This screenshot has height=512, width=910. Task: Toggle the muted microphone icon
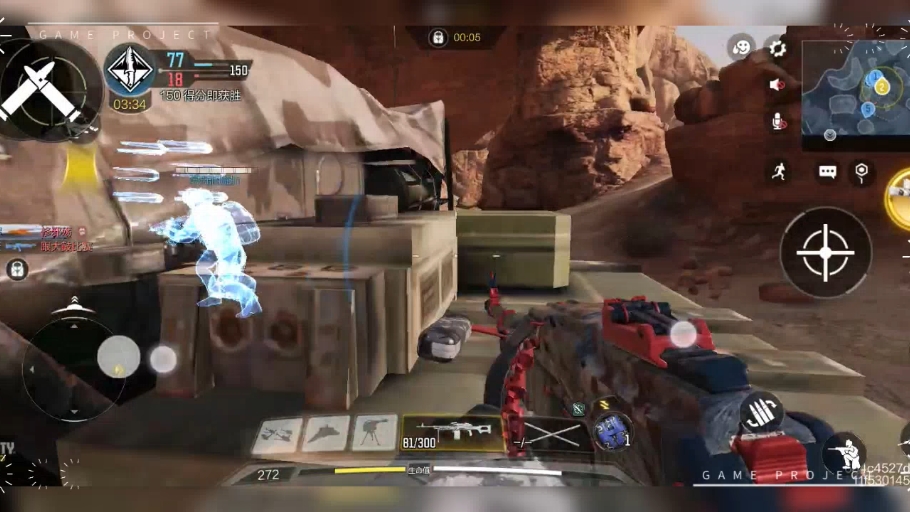[777, 122]
